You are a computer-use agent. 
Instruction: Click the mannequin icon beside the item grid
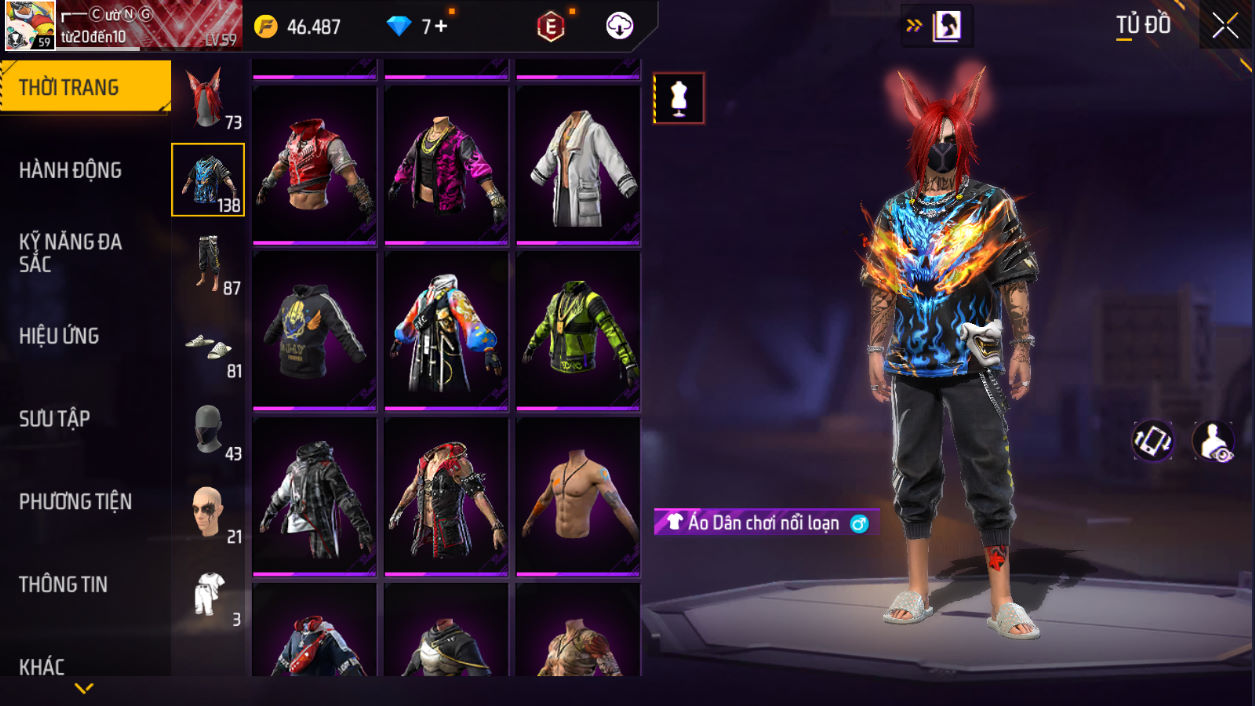pyautogui.click(x=679, y=99)
